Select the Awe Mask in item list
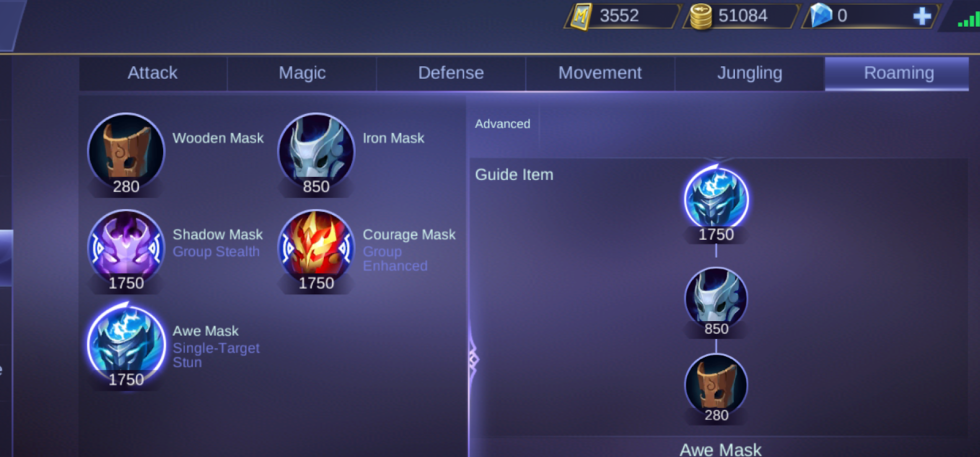 126,343
